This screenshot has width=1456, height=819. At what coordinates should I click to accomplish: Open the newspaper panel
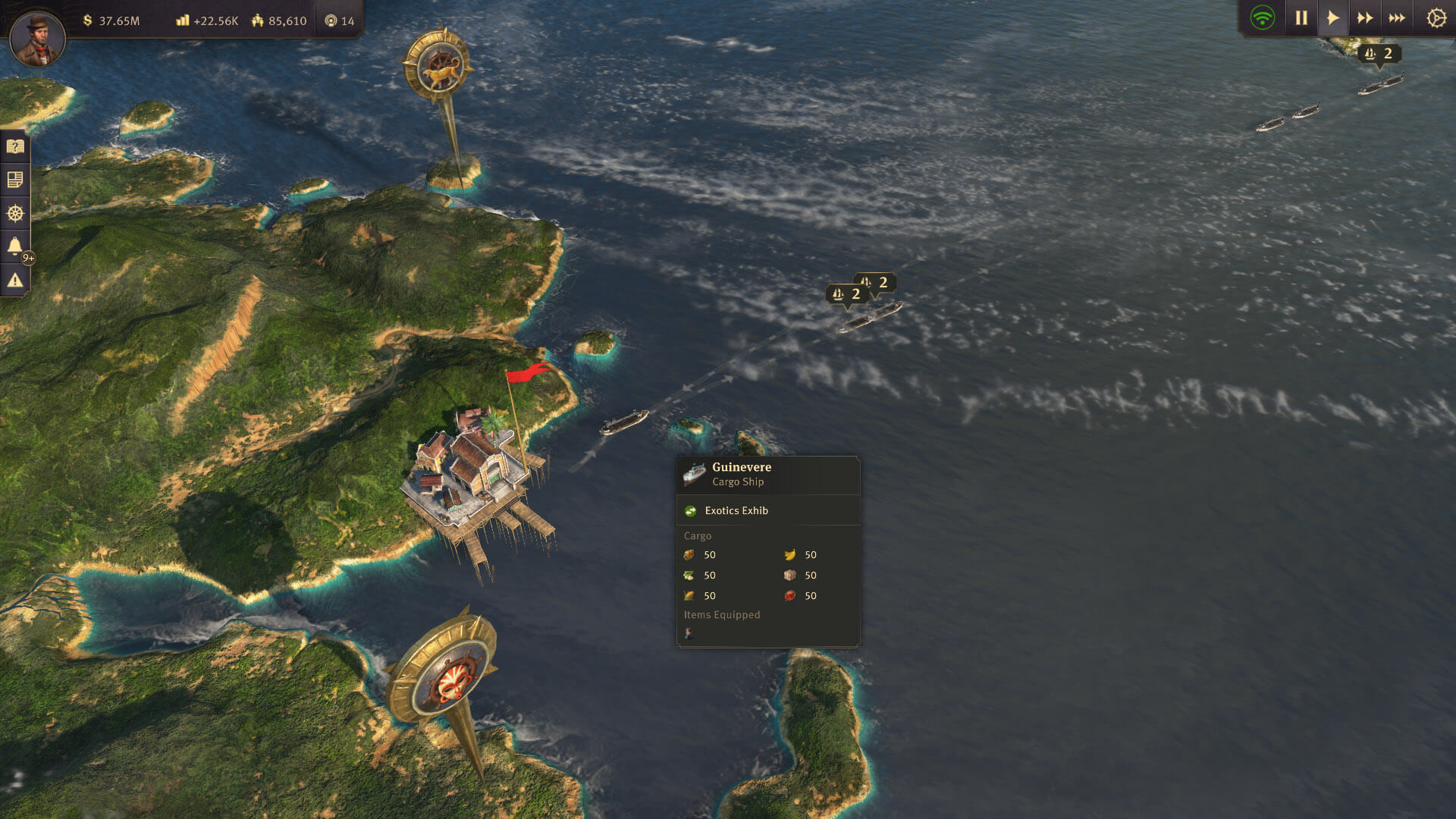15,180
